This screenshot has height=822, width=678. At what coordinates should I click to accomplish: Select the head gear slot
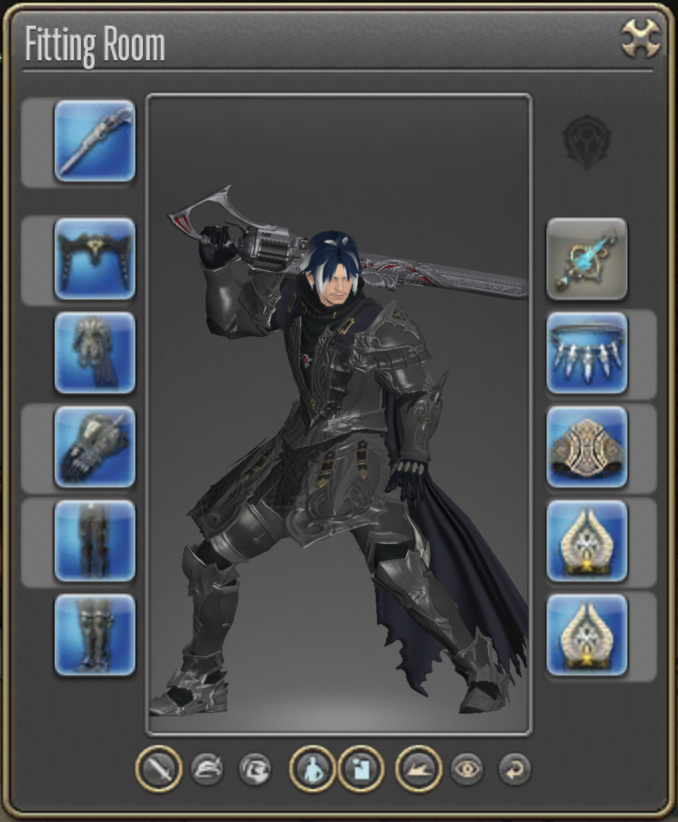[x=95, y=259]
